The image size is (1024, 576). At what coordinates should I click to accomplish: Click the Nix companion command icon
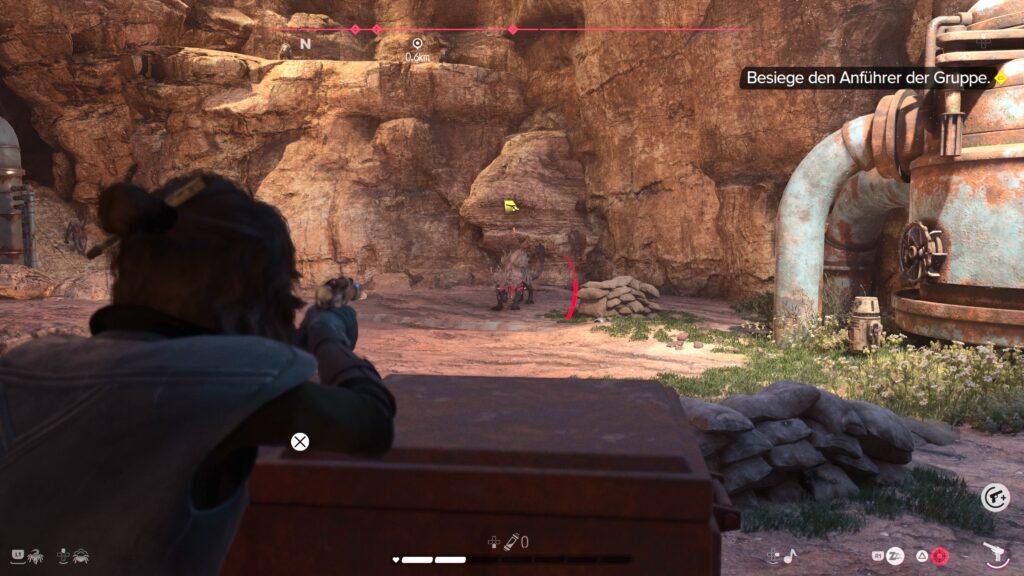(34, 554)
